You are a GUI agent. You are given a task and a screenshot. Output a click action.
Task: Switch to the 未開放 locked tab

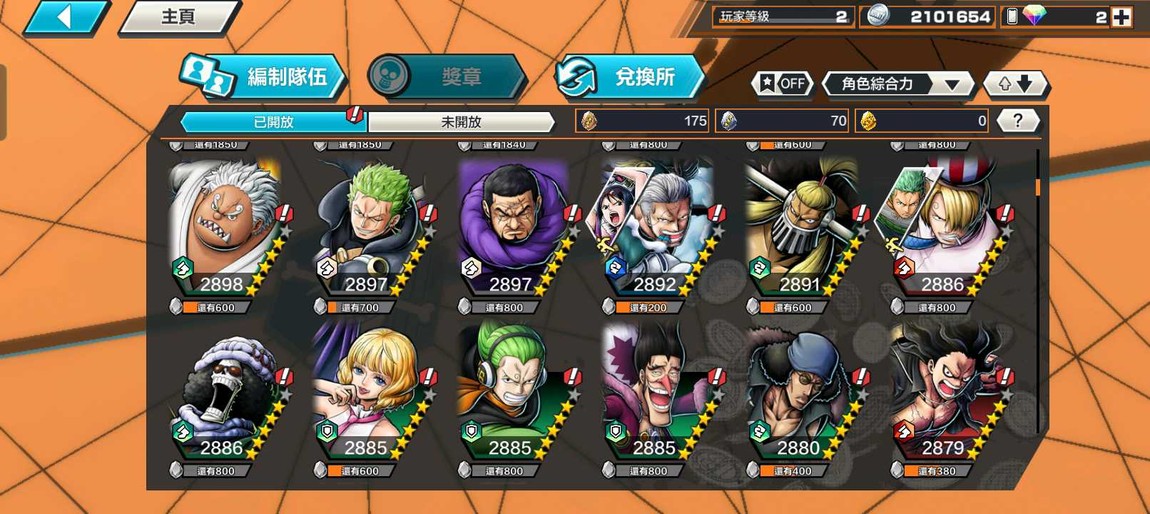(461, 122)
